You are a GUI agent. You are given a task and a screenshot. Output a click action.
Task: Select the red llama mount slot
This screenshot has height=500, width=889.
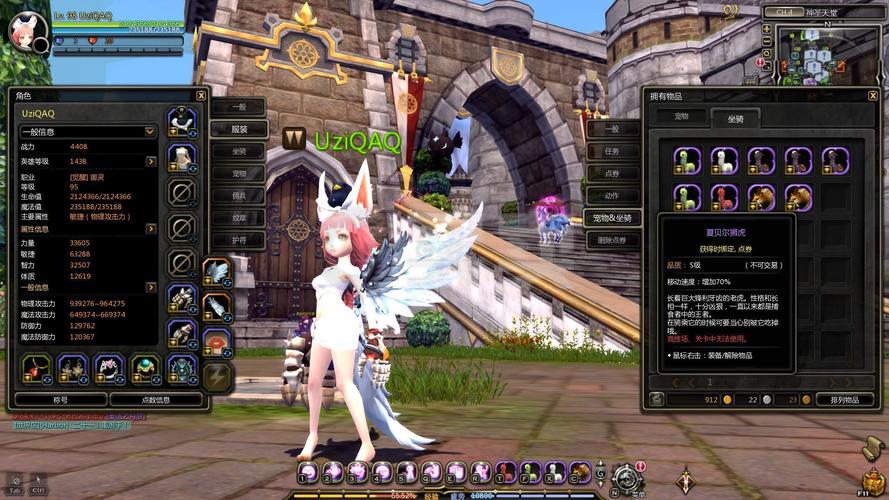[x=724, y=195]
